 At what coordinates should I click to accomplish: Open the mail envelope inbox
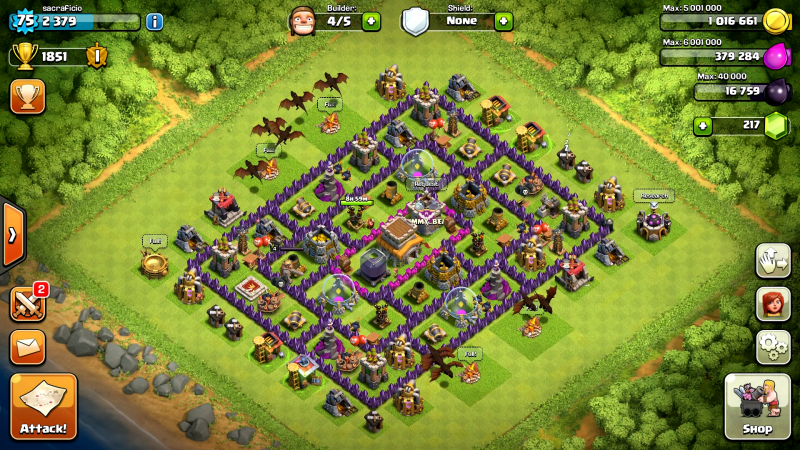pos(27,347)
